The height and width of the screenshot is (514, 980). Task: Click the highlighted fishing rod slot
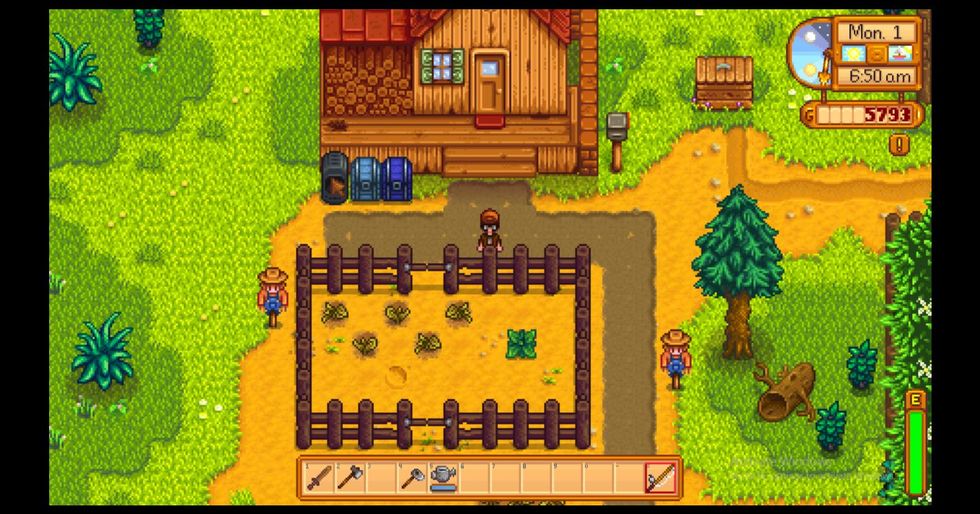[660, 478]
